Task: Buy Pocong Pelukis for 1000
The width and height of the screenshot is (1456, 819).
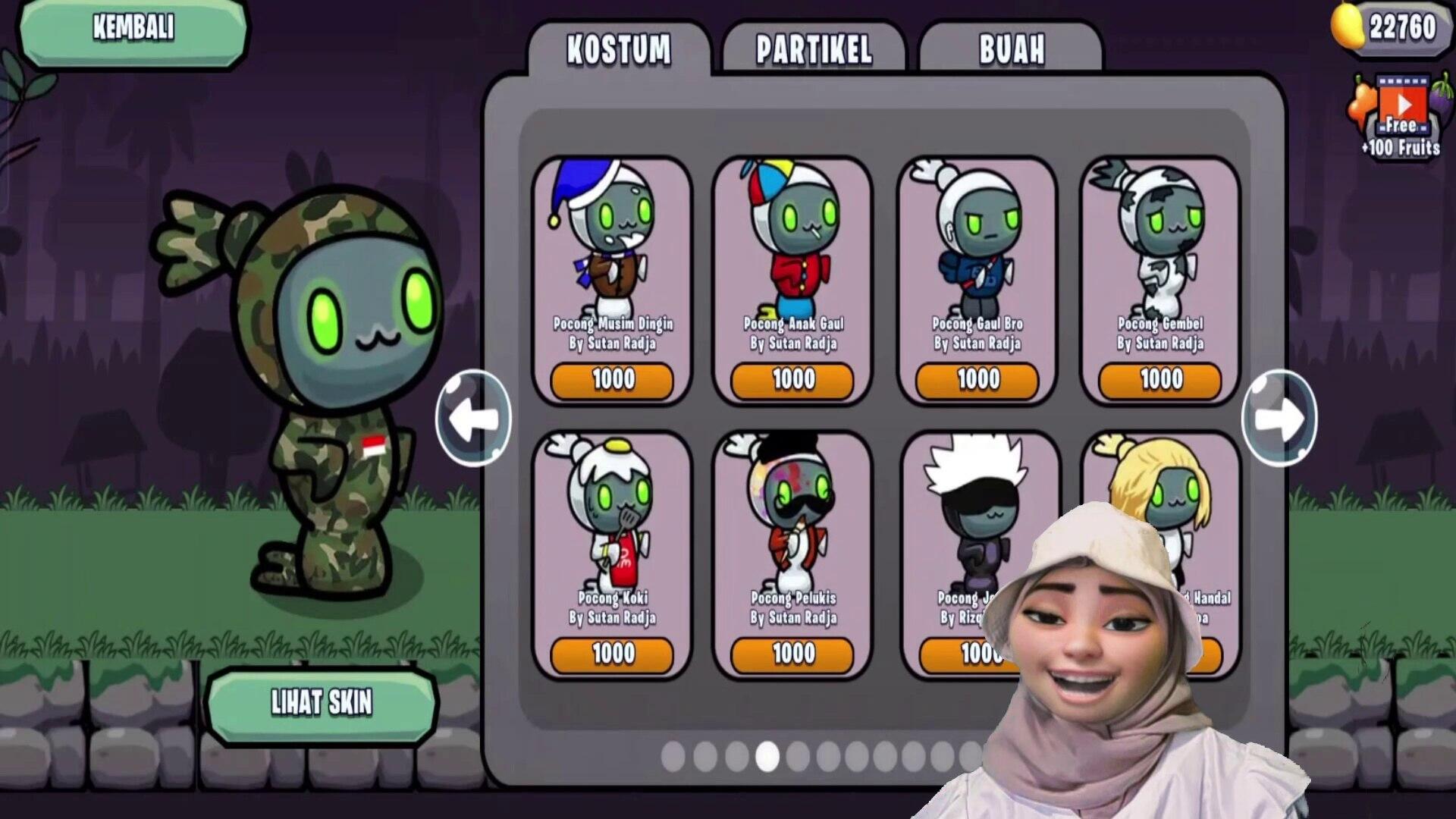Action: pos(793,654)
